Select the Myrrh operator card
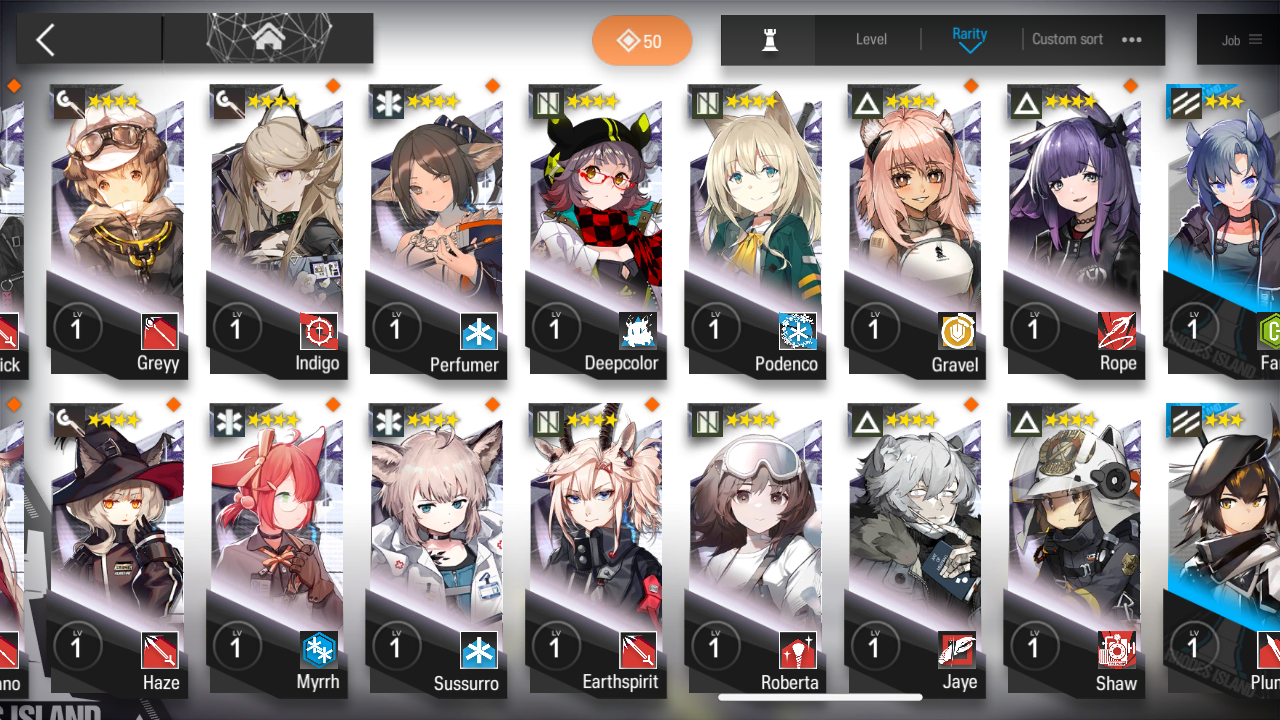The width and height of the screenshot is (1280, 720). [x=277, y=550]
